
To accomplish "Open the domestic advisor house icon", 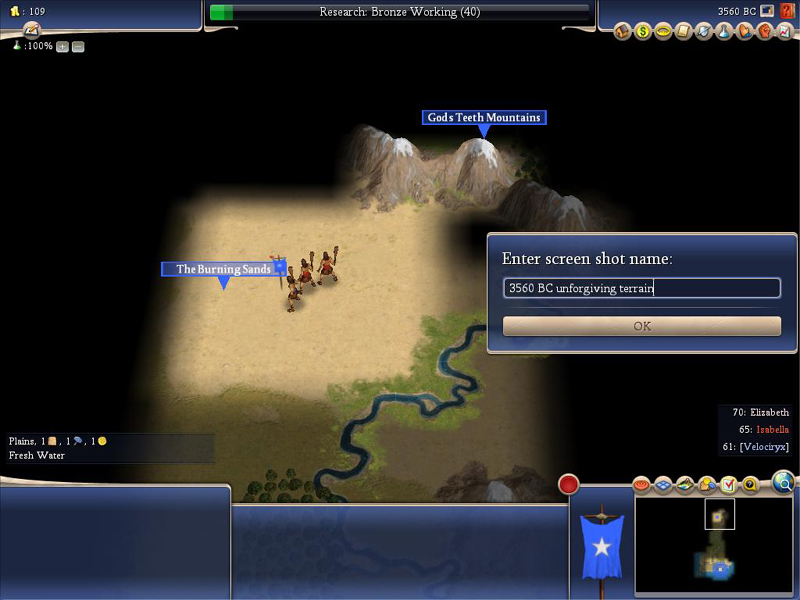I will [622, 32].
